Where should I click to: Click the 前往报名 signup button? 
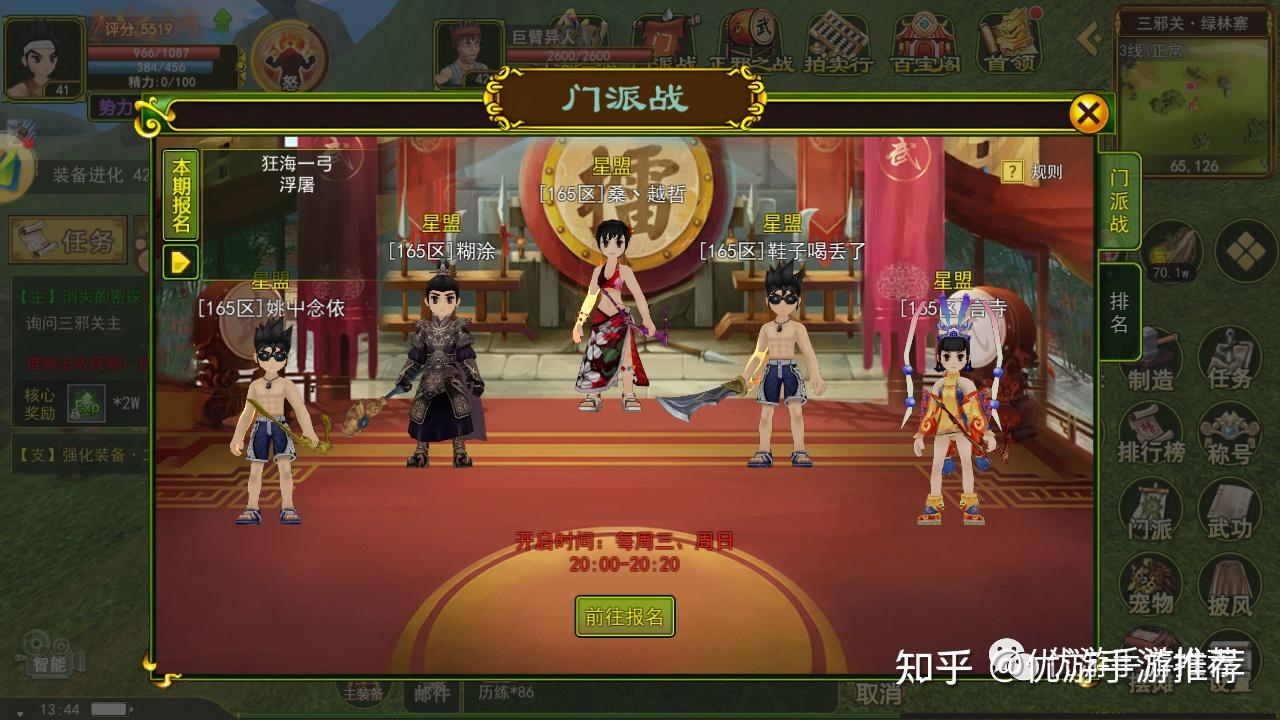point(625,618)
